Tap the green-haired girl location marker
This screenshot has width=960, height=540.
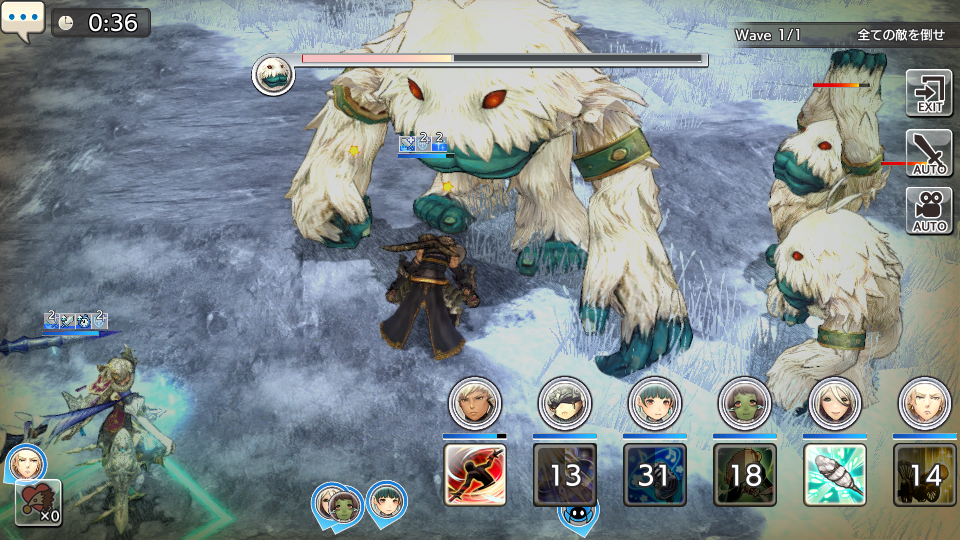(385, 502)
